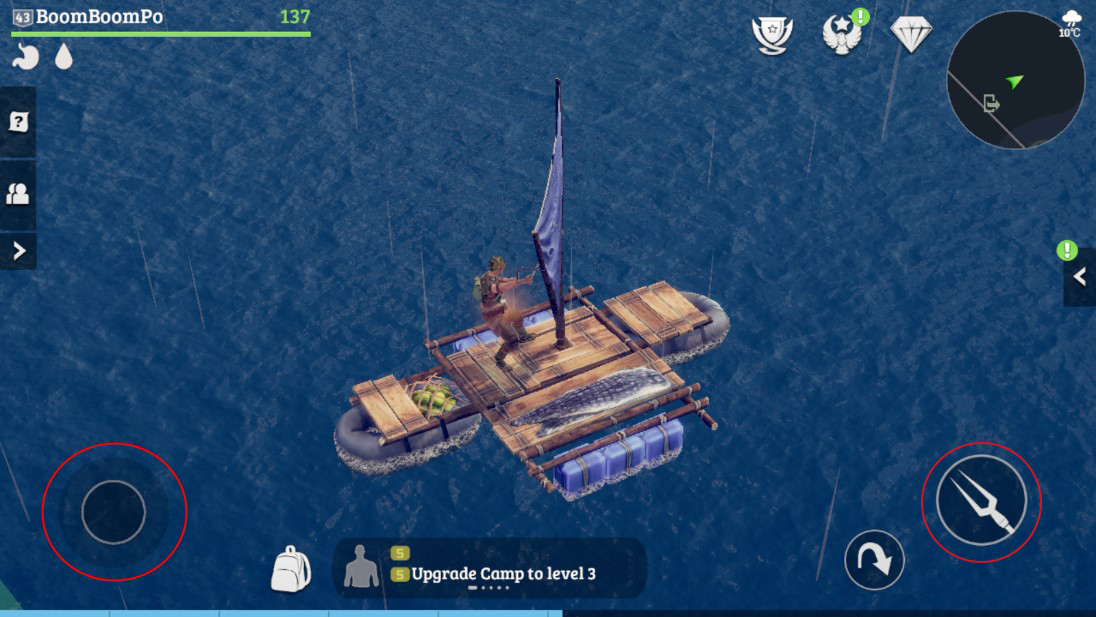The height and width of the screenshot is (617, 1096).
Task: Tap the harpoon attack button
Action: (x=981, y=500)
